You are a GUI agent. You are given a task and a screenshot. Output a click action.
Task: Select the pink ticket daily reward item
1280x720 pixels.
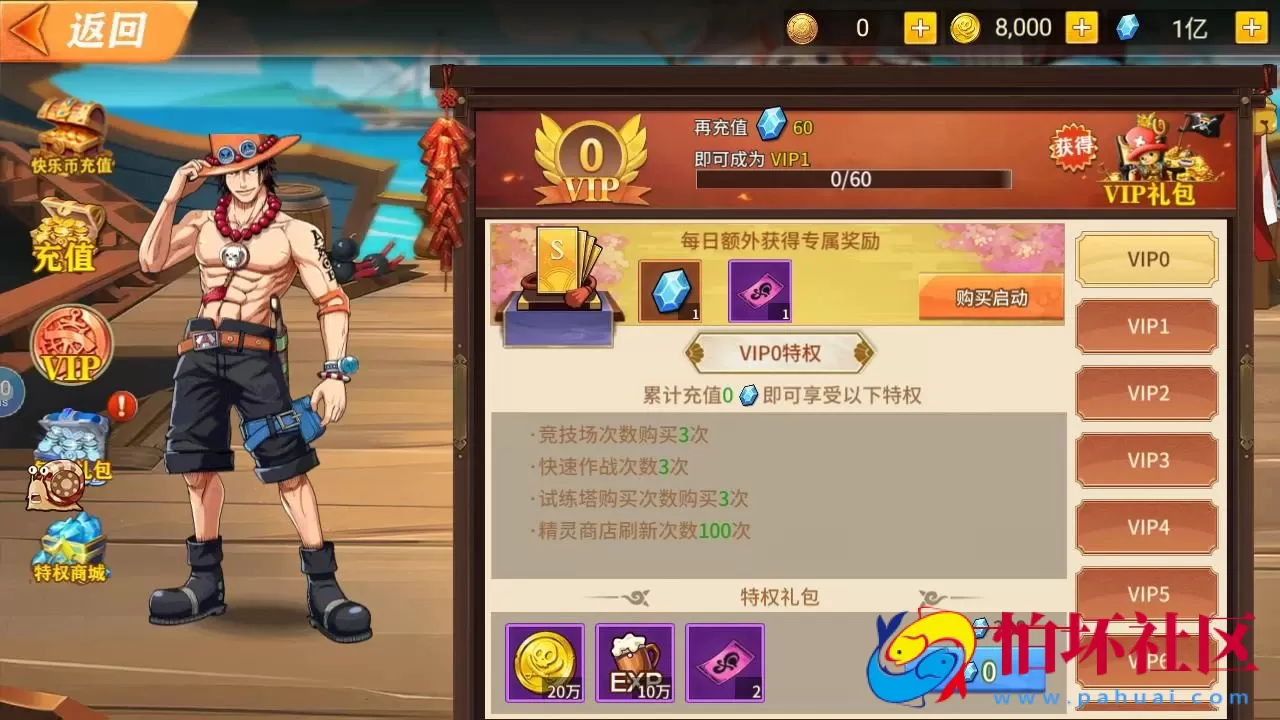[758, 292]
